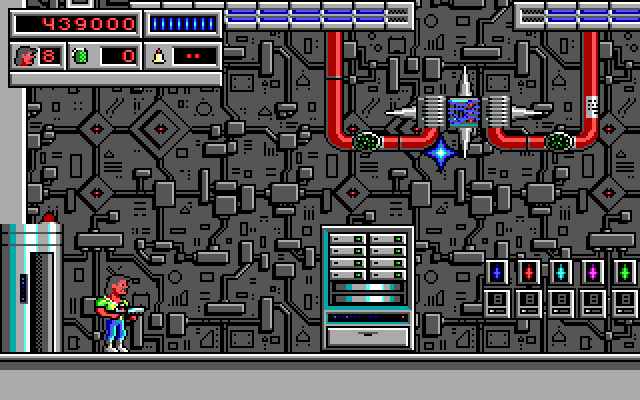Click the hero face lives icon

[25, 56]
